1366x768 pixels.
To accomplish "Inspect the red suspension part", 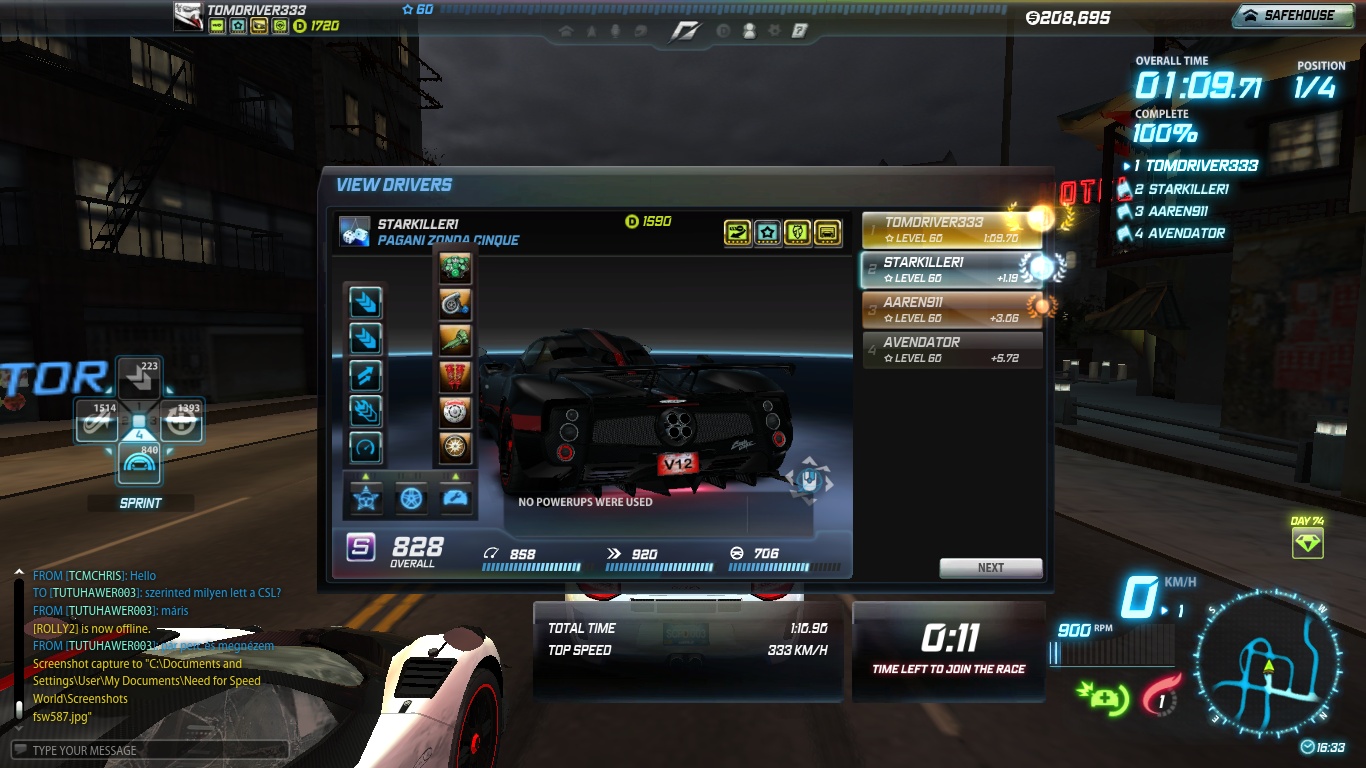I will coord(455,376).
